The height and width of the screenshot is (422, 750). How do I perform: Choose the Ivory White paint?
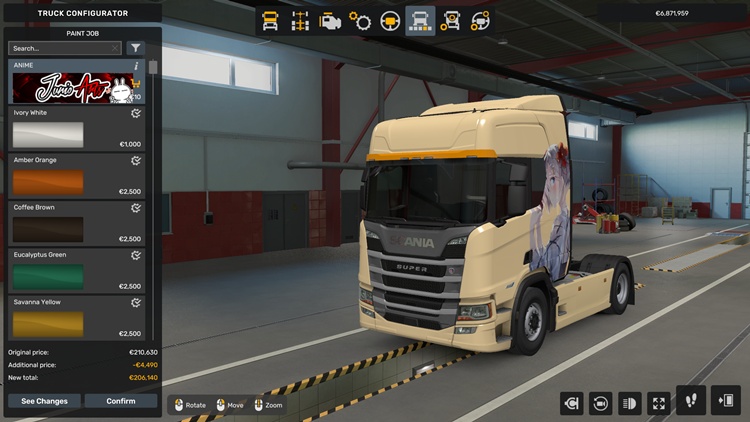point(47,135)
